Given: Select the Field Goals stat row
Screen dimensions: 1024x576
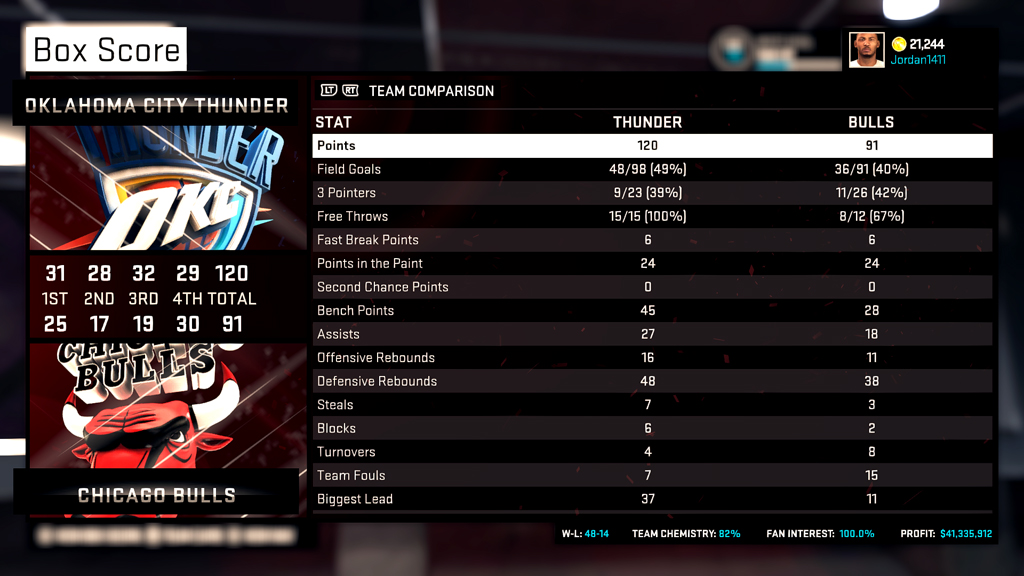Looking at the screenshot, I should click(x=652, y=169).
